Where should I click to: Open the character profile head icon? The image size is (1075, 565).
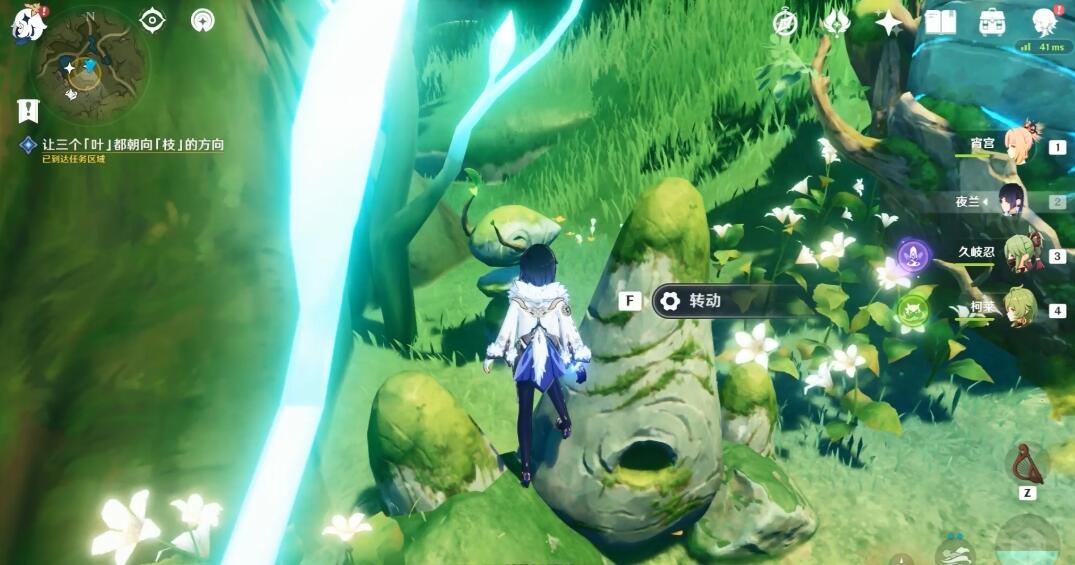(1045, 22)
